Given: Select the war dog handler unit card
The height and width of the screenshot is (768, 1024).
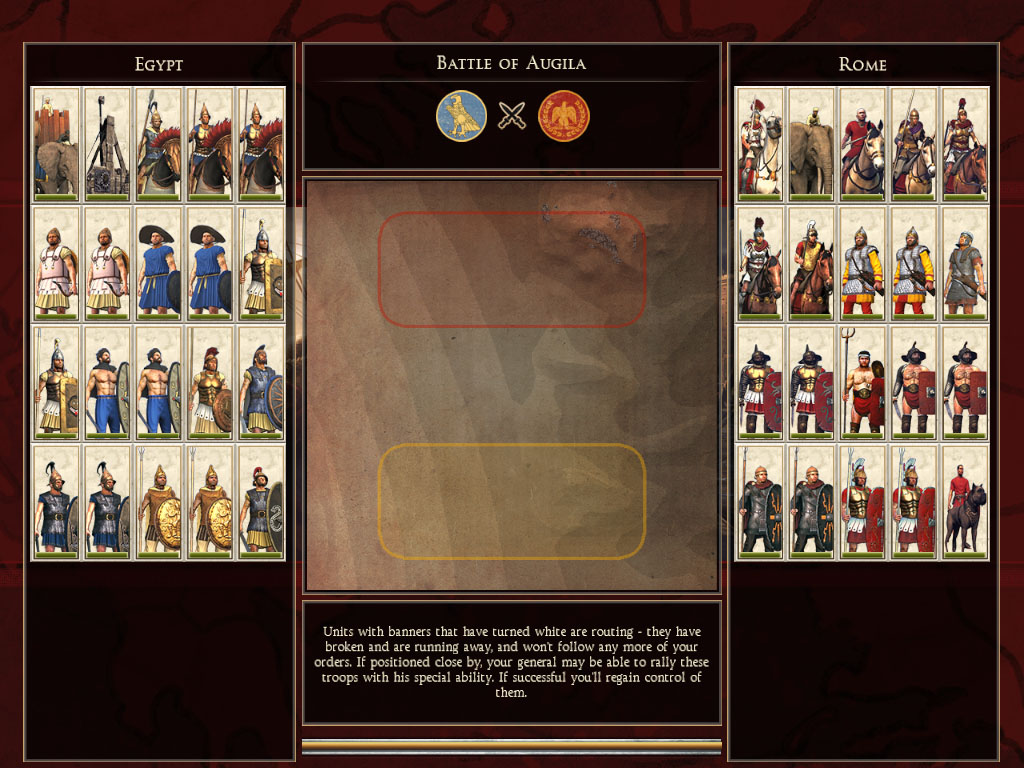Looking at the screenshot, I should (x=965, y=502).
